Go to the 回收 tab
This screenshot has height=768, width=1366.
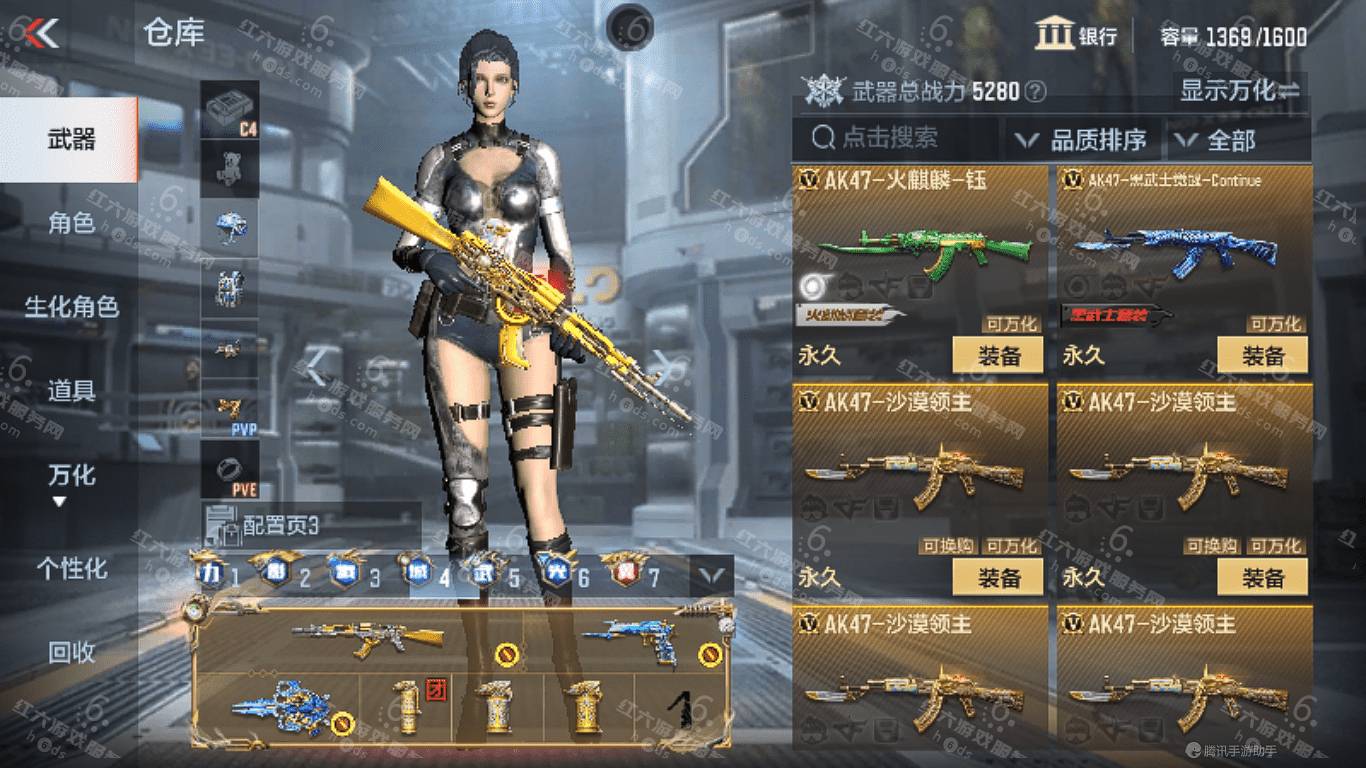[70, 653]
